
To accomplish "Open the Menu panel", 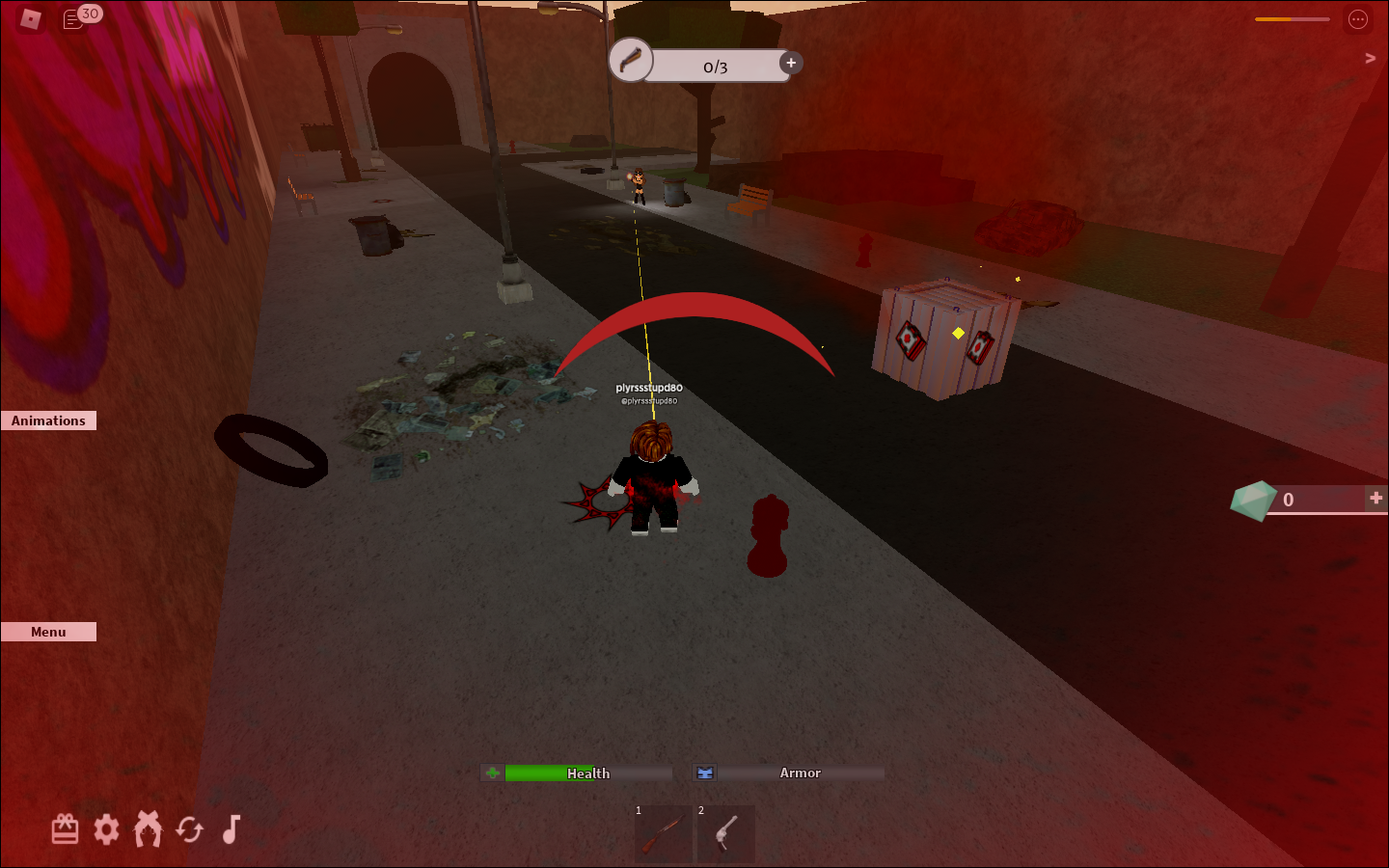I will pyautogui.click(x=47, y=631).
